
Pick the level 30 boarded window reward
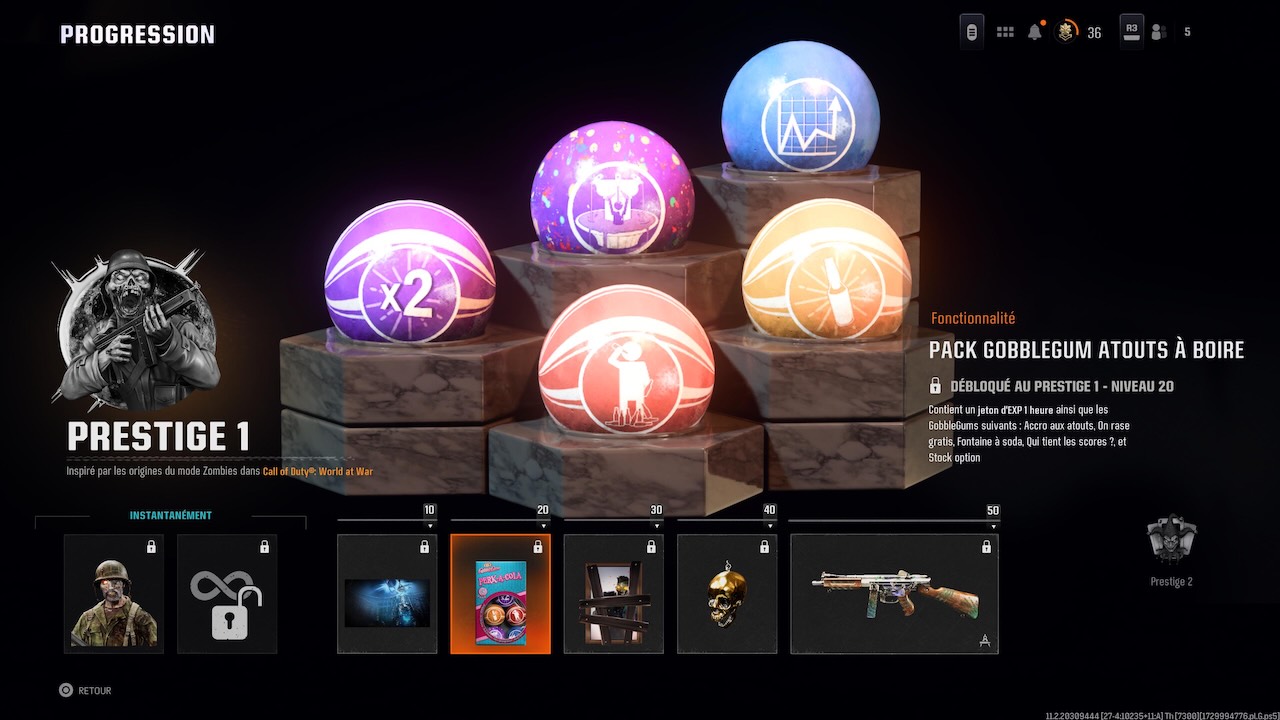pos(613,593)
